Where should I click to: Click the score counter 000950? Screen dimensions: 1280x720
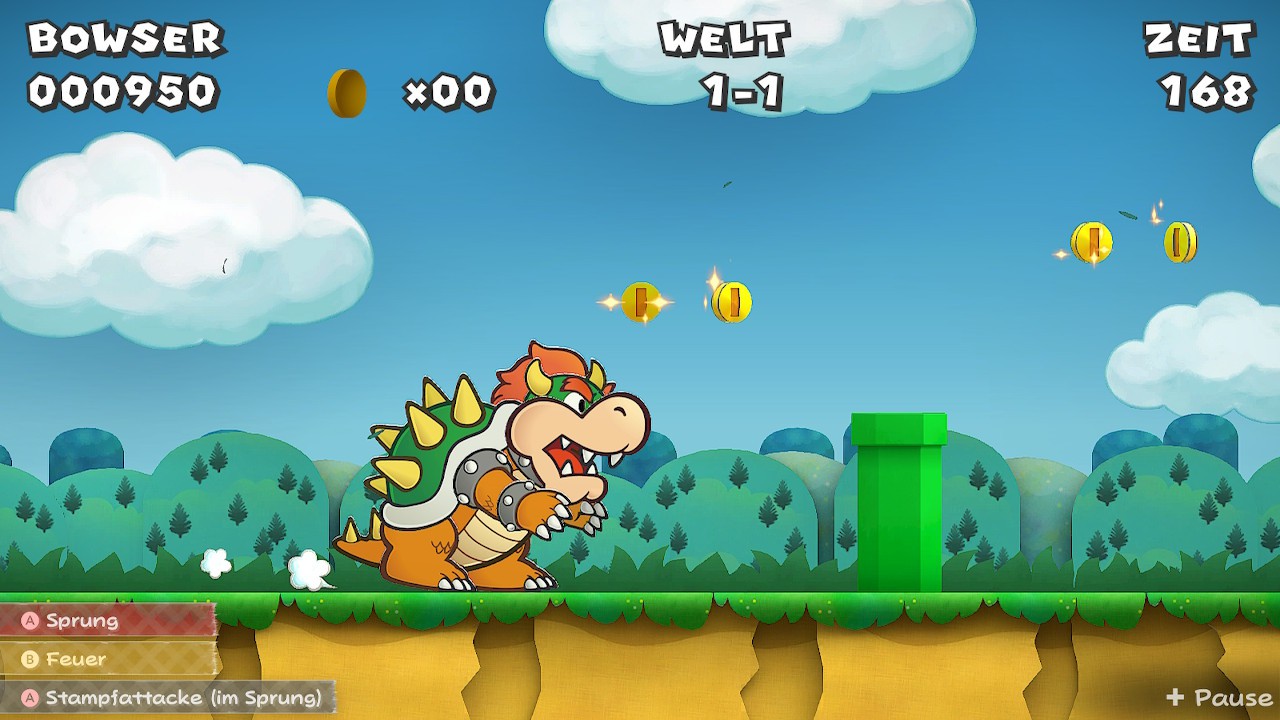[124, 90]
